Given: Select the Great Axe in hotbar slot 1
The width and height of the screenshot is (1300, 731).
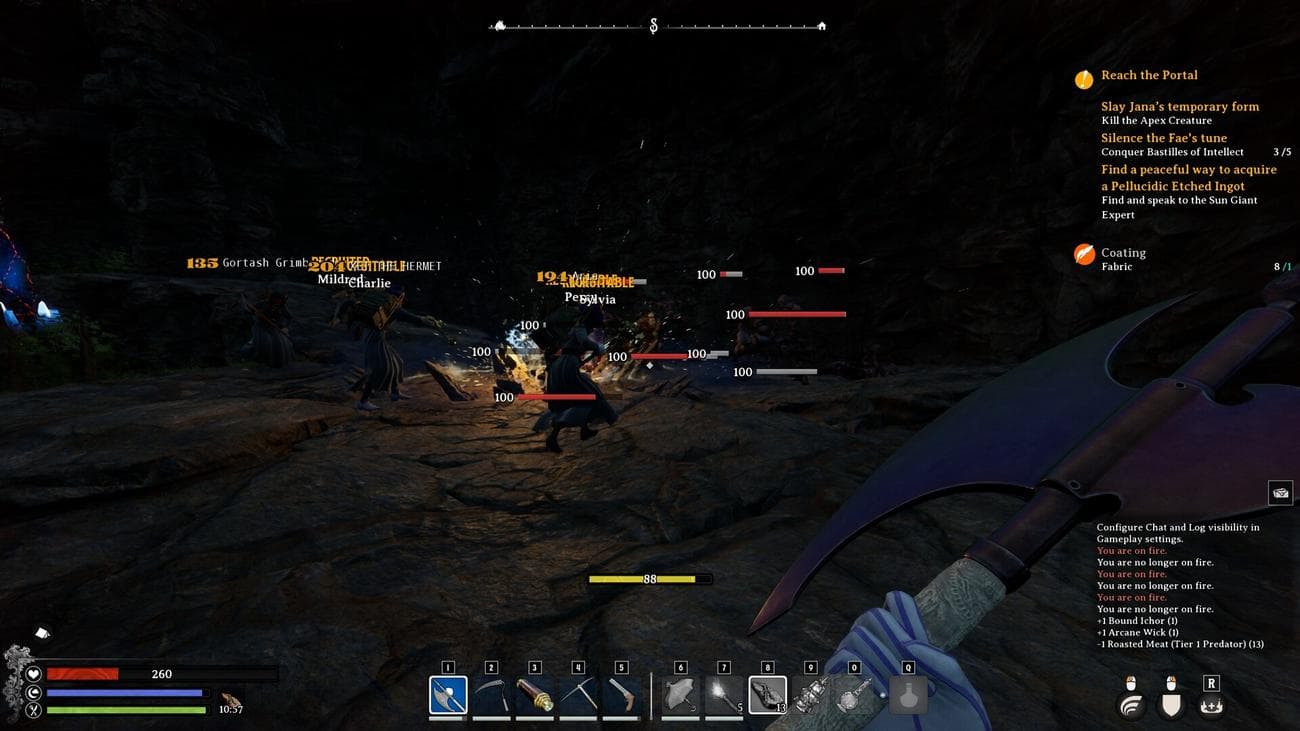Looking at the screenshot, I should pos(447,693).
